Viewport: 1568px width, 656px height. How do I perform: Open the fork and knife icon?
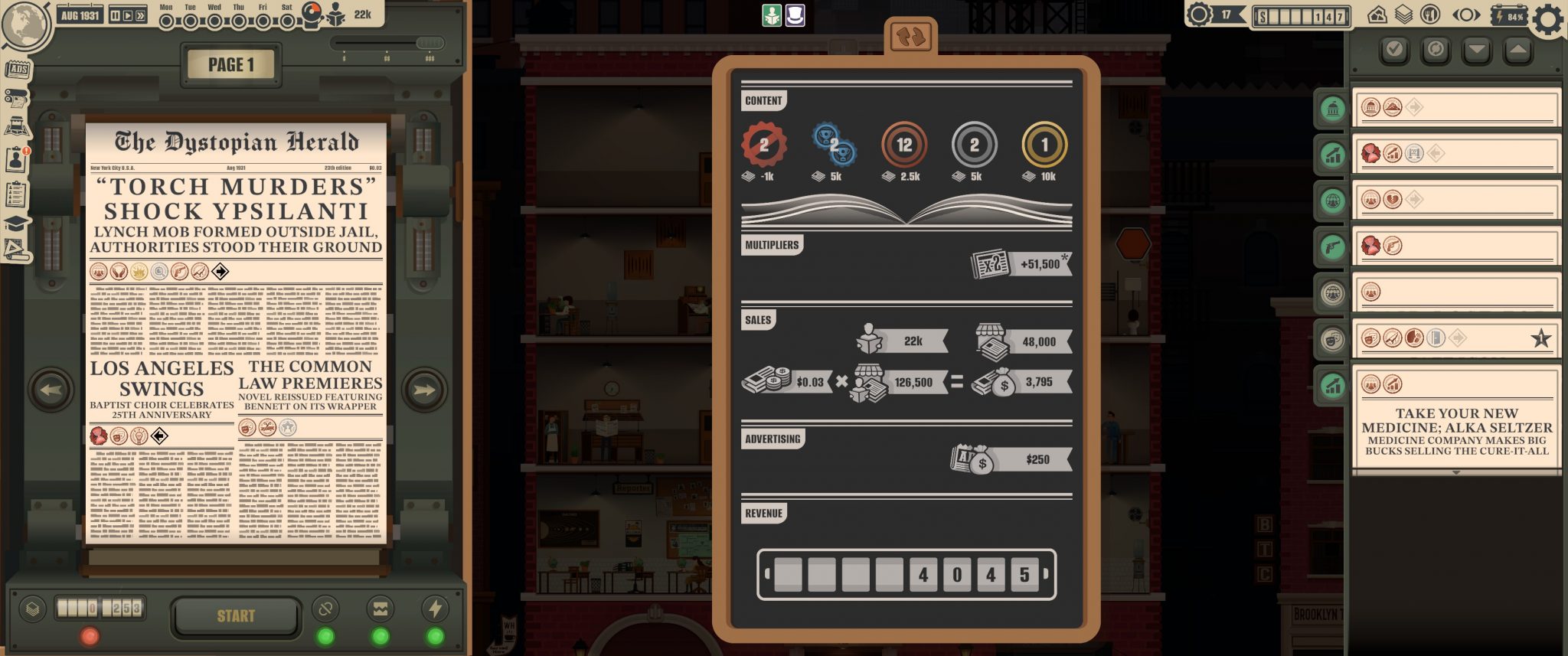pyautogui.click(x=1429, y=15)
